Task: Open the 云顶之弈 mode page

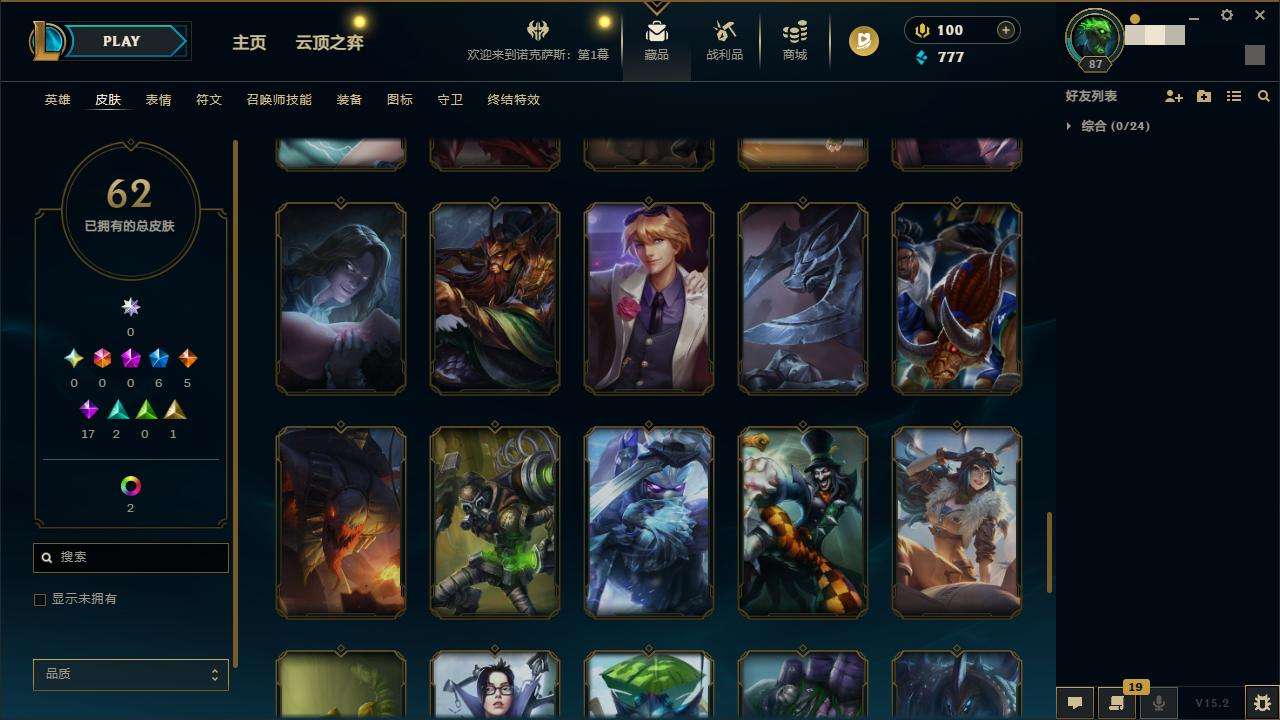Action: 329,43
